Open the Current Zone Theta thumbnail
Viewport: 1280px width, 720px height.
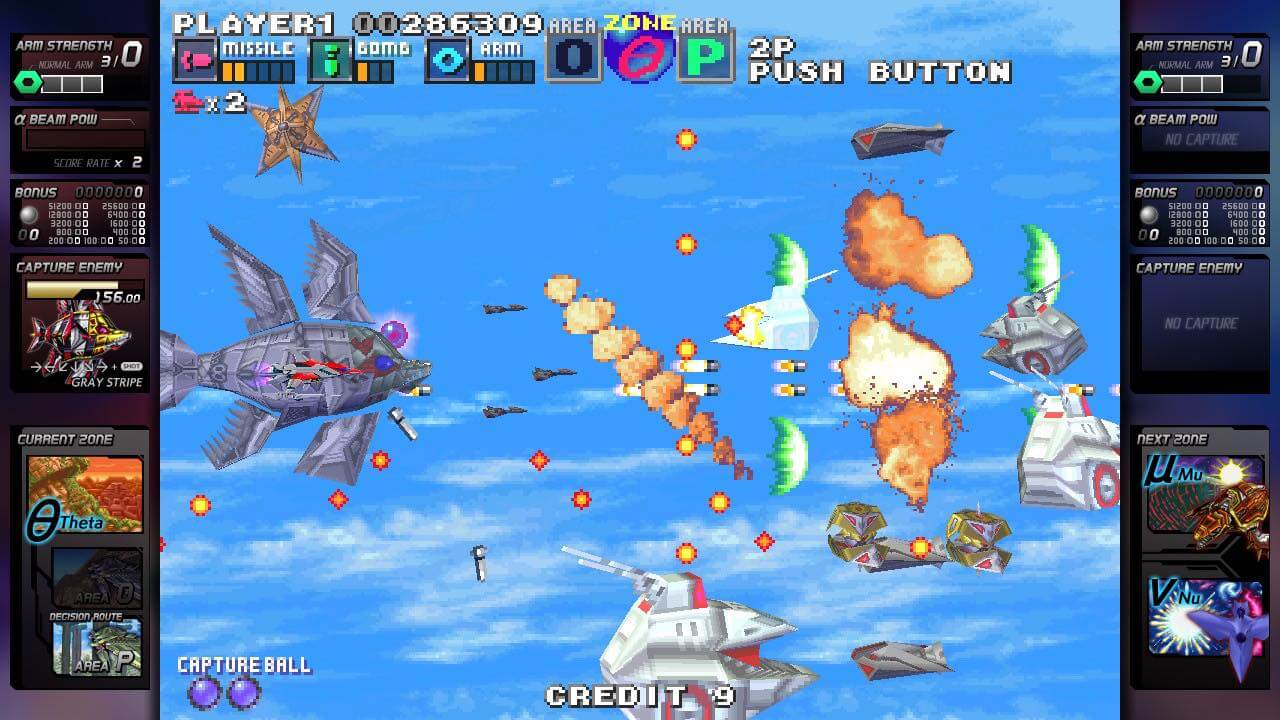(x=85, y=495)
